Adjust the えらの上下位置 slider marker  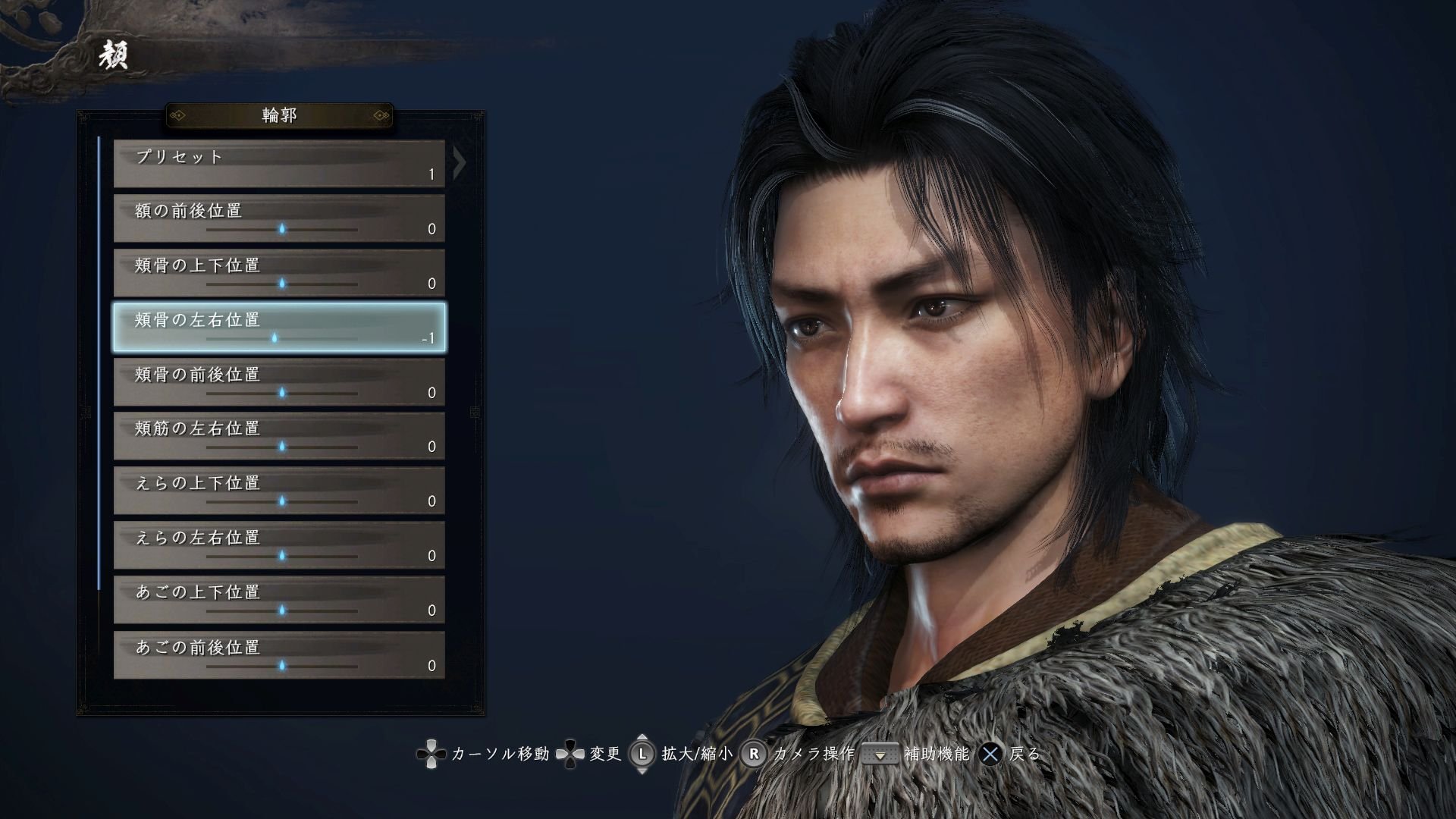click(x=281, y=503)
